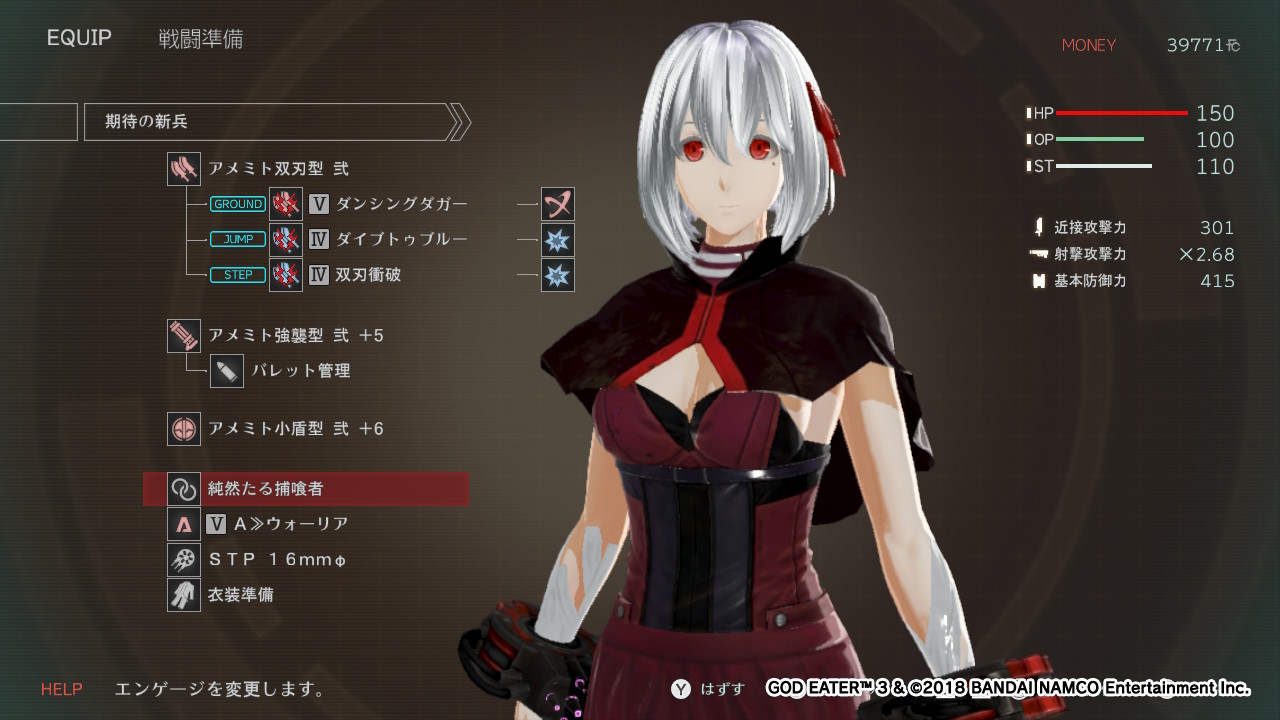Image resolution: width=1280 pixels, height=720 pixels.
Task: Open バレット管理 bullet management
Action: [x=300, y=371]
